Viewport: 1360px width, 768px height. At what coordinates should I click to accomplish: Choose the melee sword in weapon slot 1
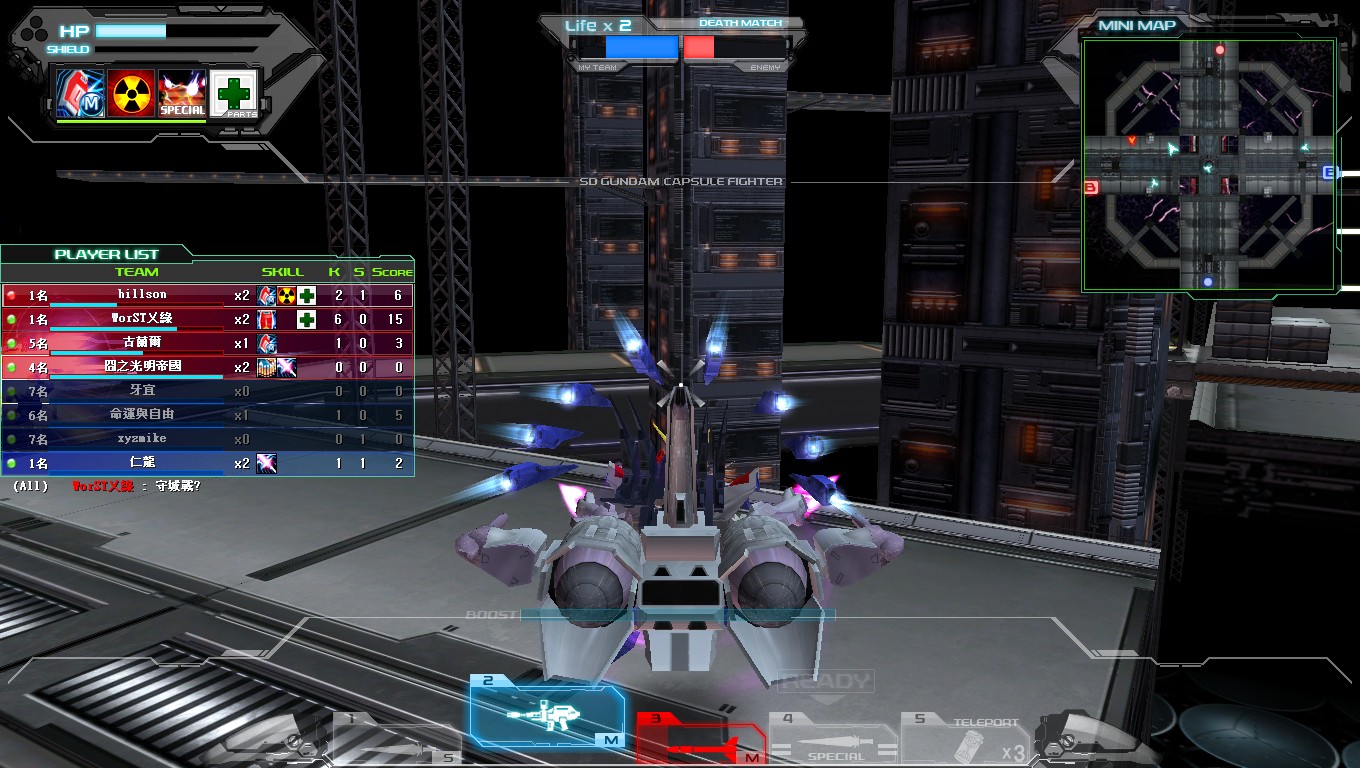(396, 740)
